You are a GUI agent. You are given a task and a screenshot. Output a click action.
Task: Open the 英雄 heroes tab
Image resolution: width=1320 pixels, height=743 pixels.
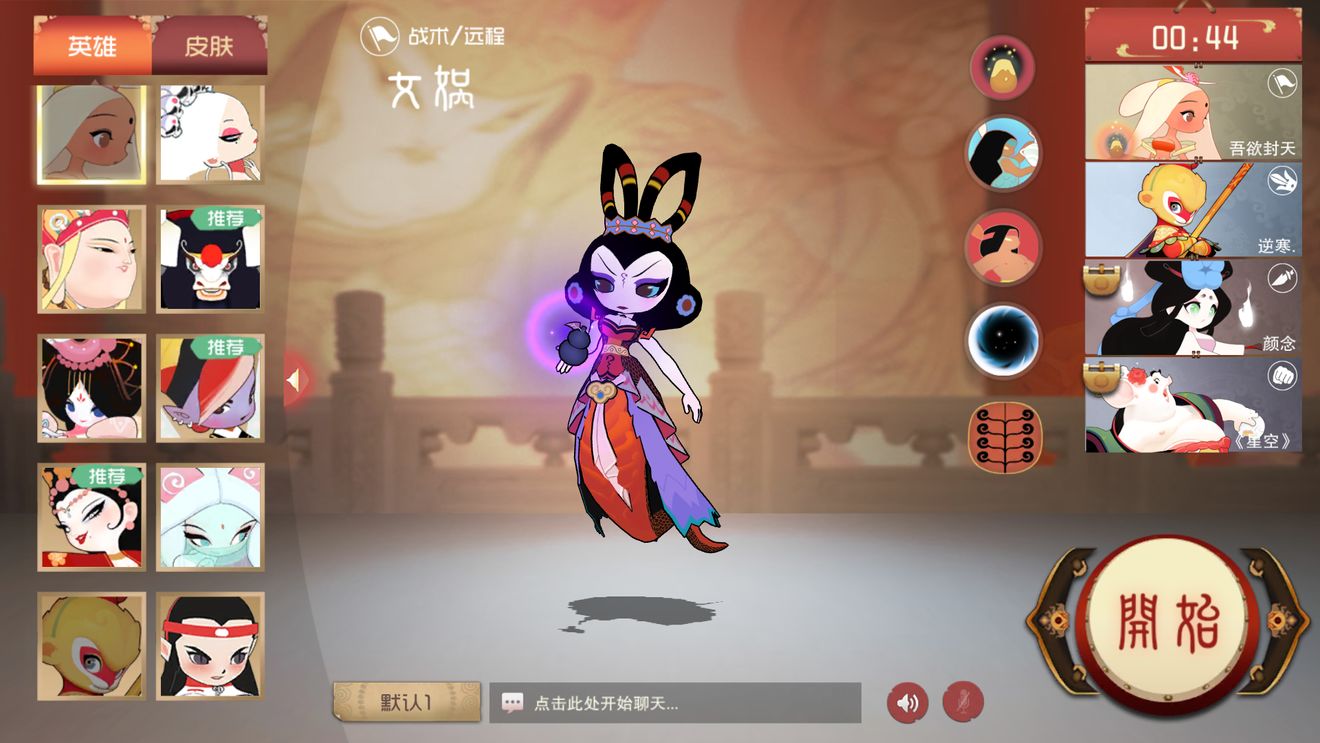pyautogui.click(x=89, y=44)
